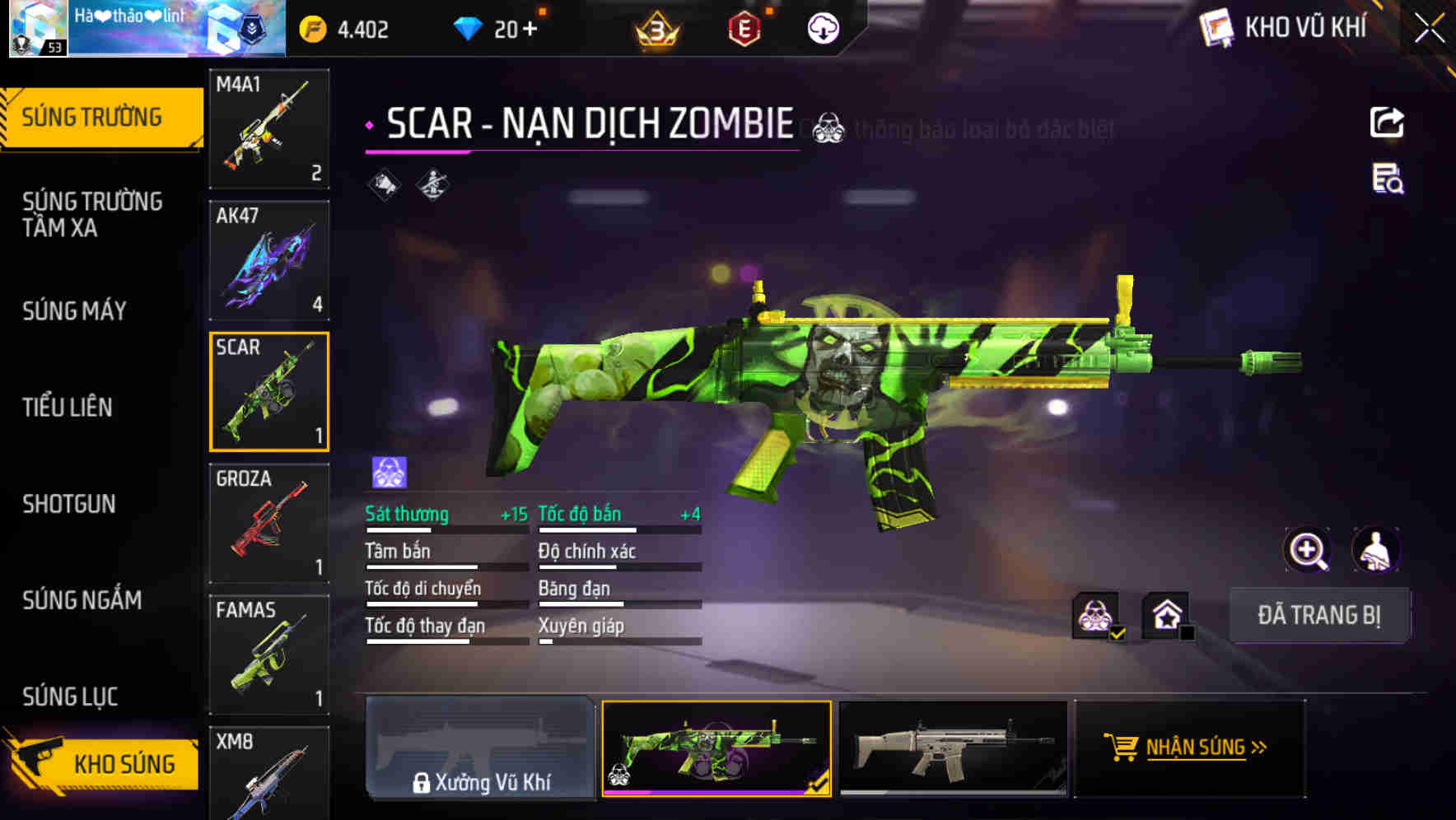Open character preview with weapon icon
1456x820 pixels.
pyautogui.click(x=1377, y=550)
